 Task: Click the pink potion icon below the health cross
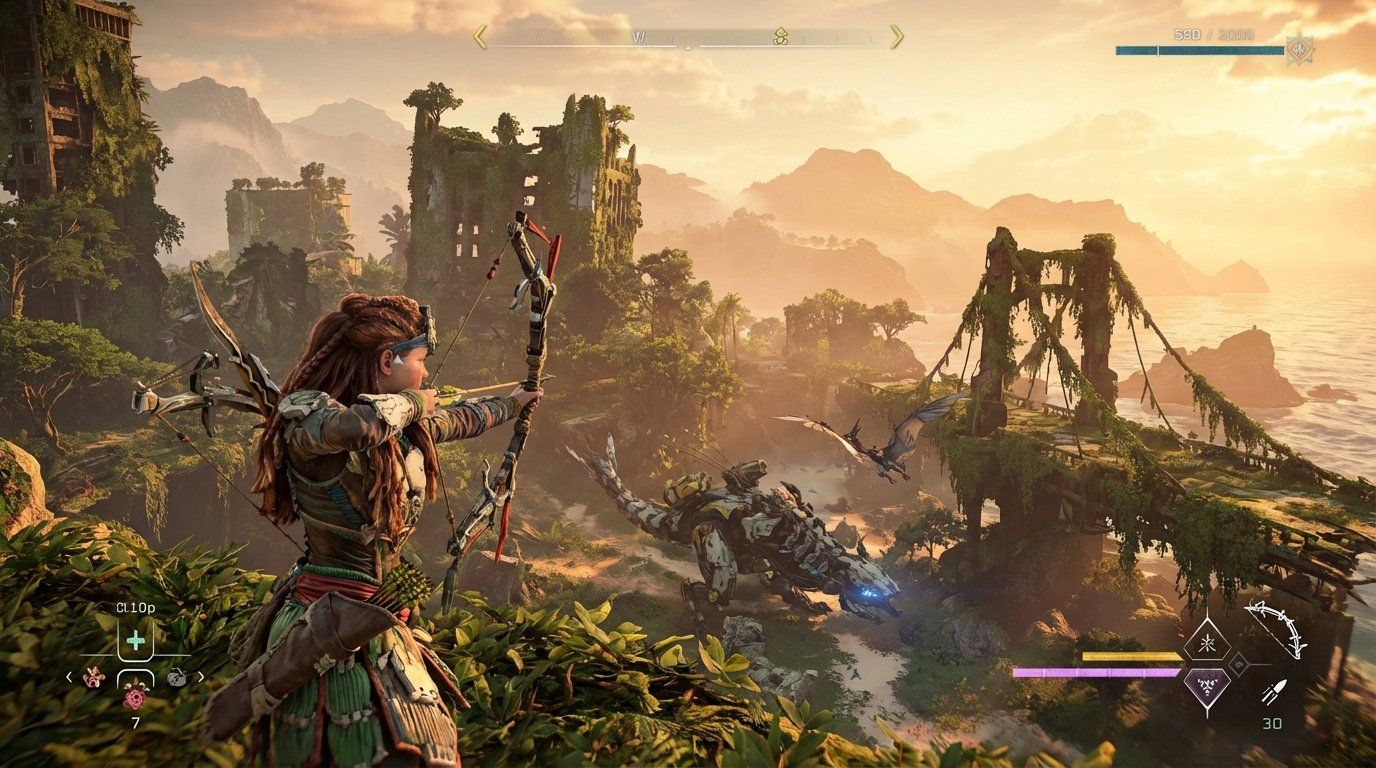tap(136, 697)
